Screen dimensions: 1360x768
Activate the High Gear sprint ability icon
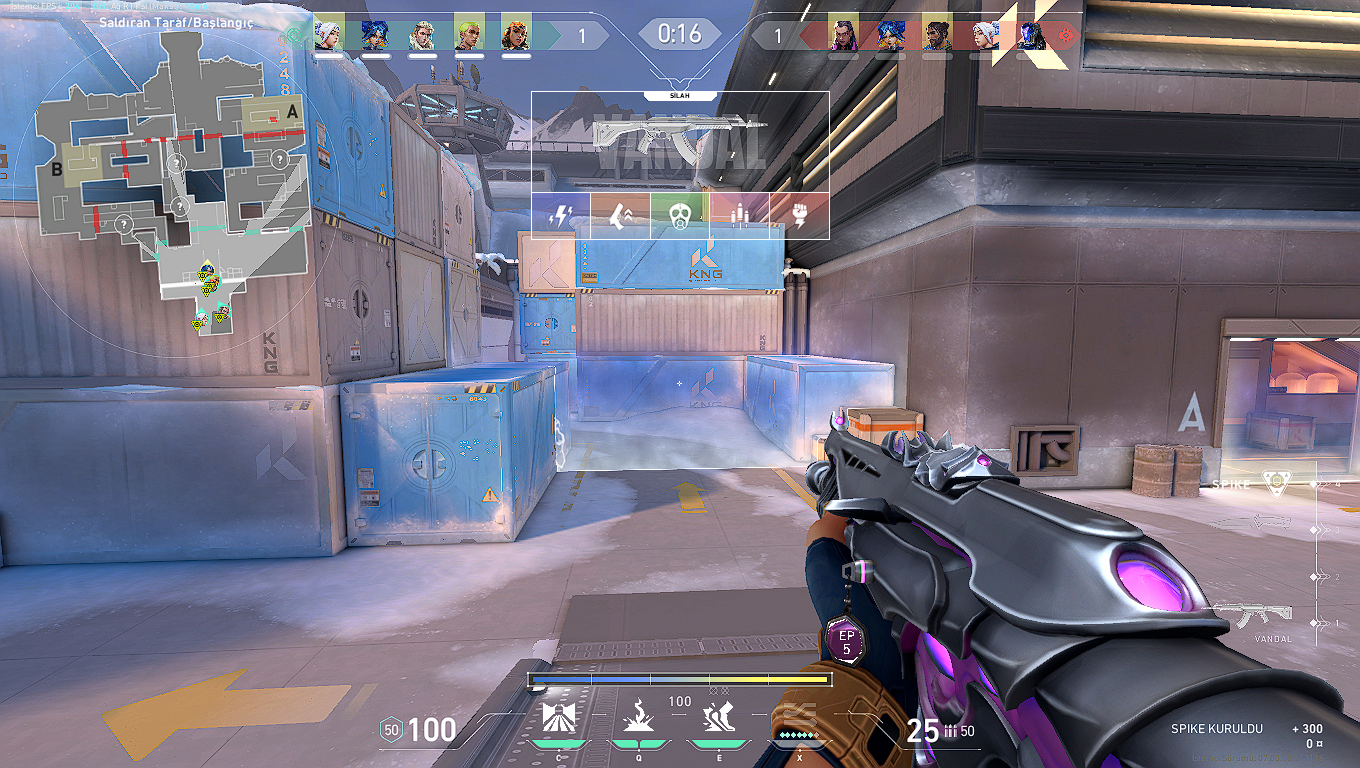(717, 719)
